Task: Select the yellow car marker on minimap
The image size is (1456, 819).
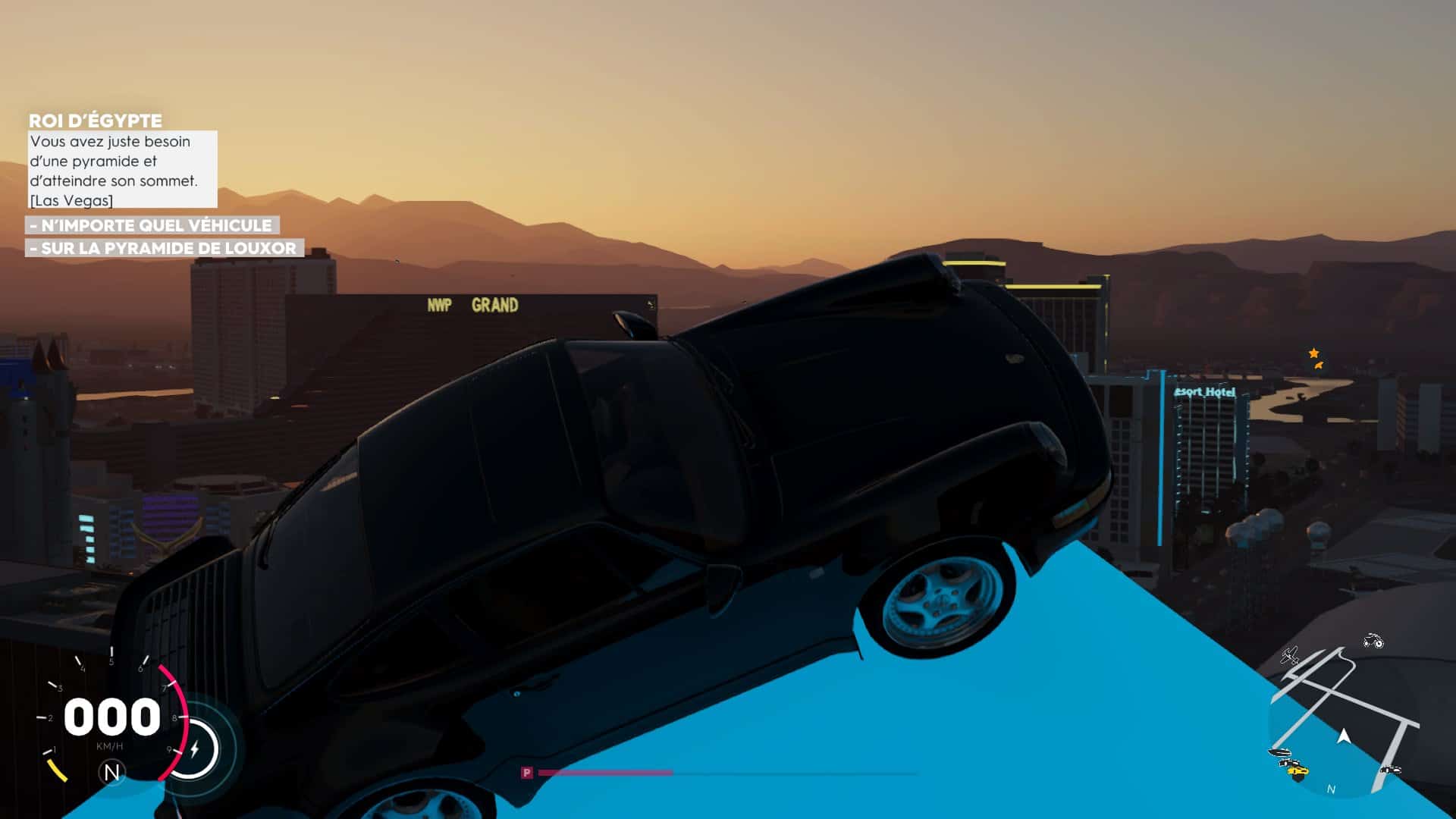Action: coord(1298,770)
